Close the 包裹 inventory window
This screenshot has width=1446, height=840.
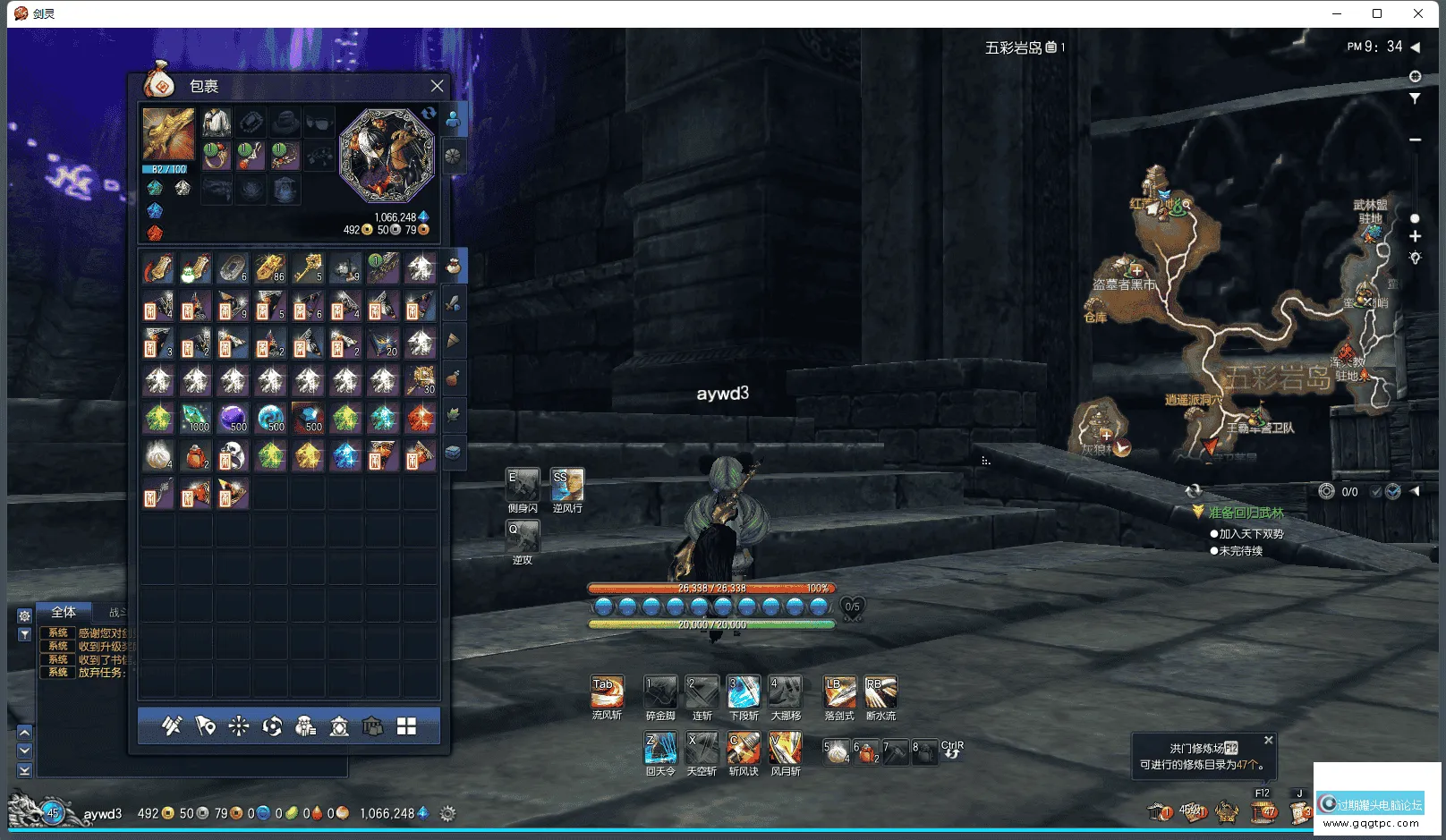coord(437,86)
